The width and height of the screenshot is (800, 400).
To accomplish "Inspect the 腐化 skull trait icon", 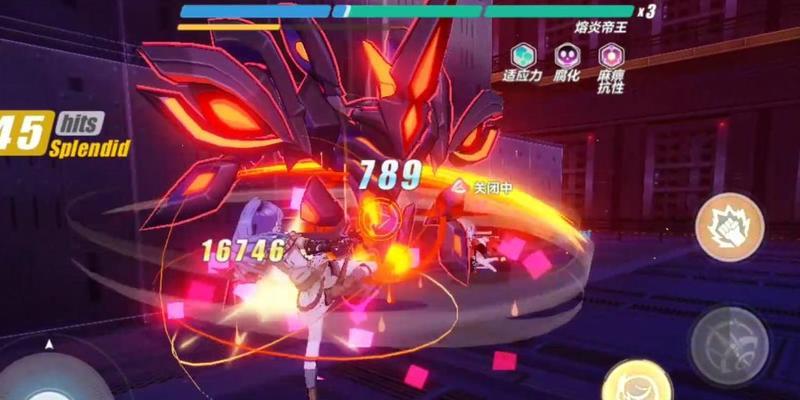I will (568, 55).
